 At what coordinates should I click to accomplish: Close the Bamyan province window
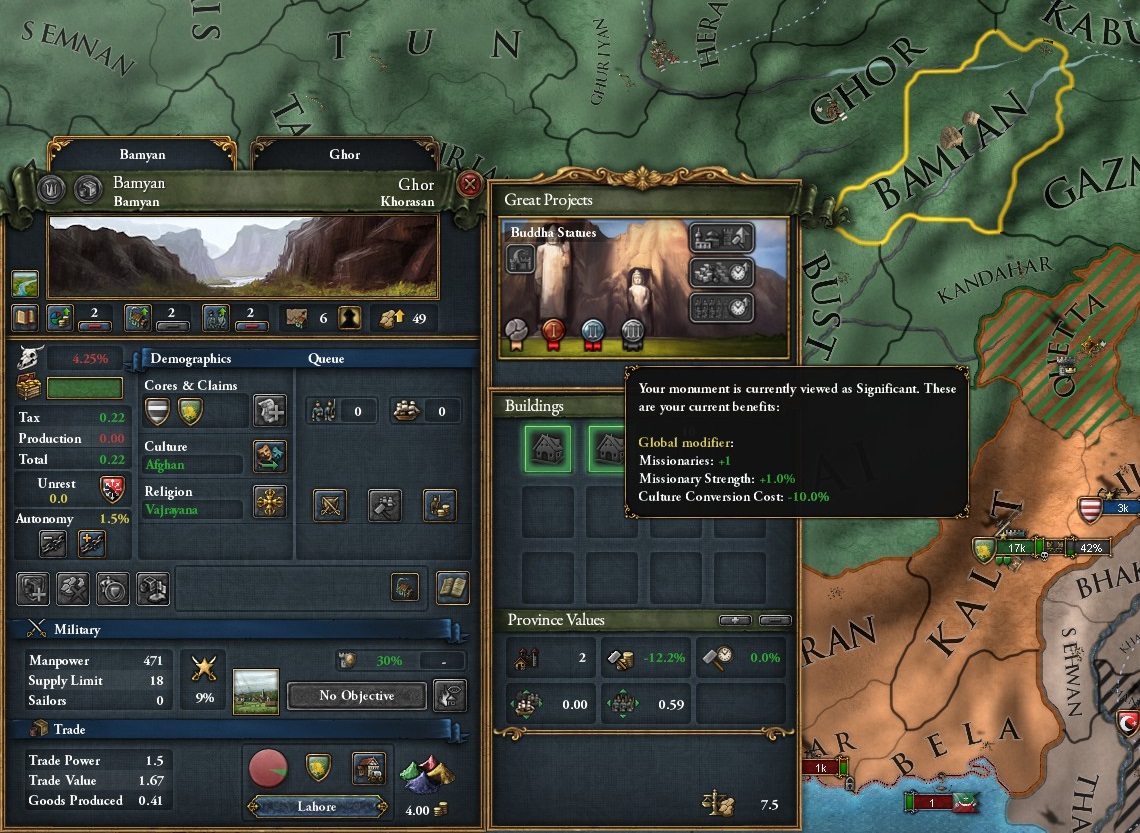coord(469,185)
